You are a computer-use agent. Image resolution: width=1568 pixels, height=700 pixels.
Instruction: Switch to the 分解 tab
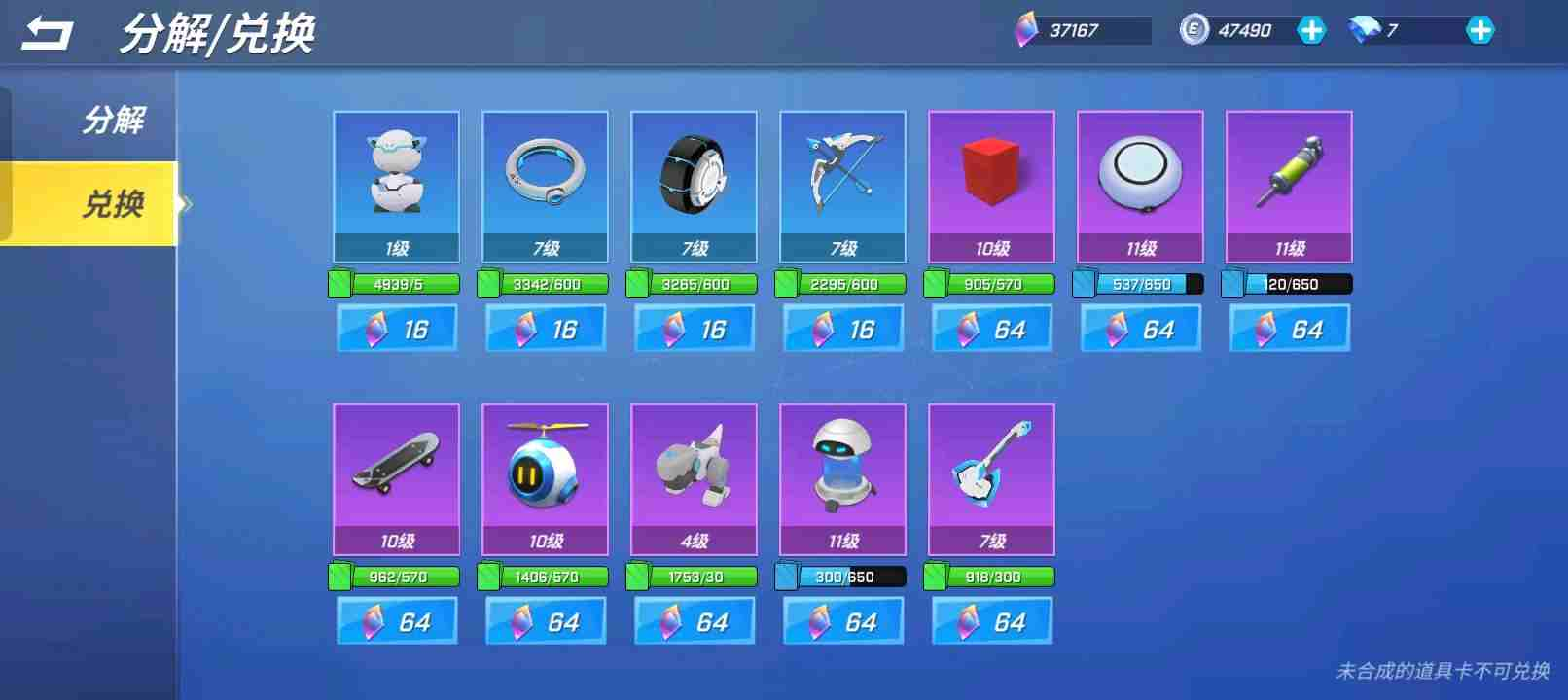[113, 121]
